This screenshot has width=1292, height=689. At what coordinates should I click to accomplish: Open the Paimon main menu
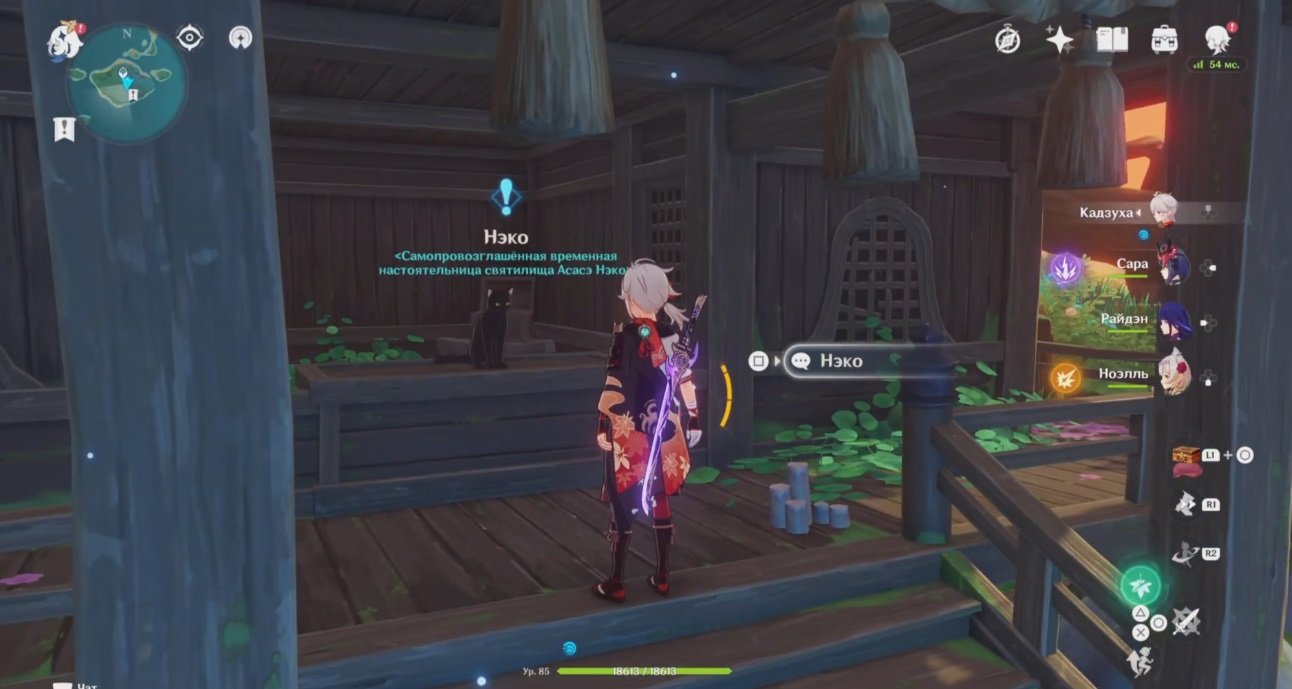coord(64,40)
